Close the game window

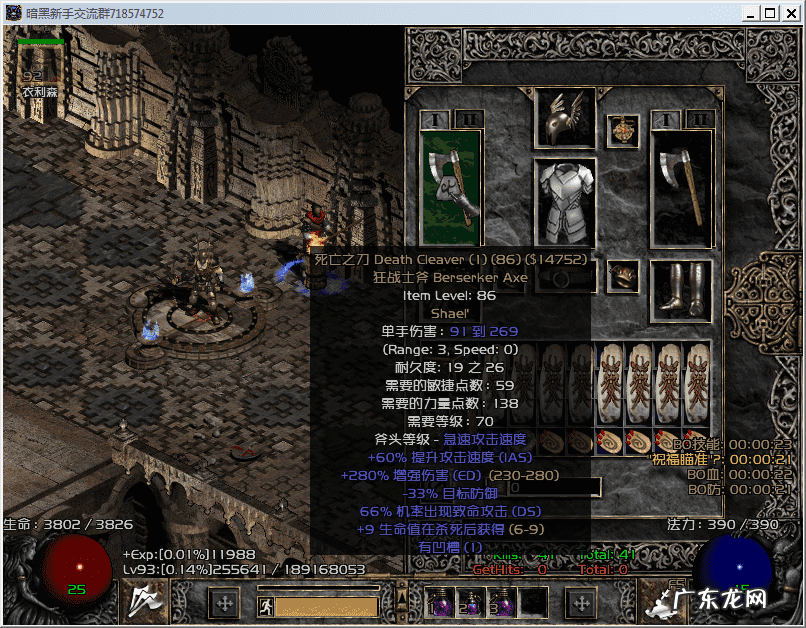(x=791, y=13)
